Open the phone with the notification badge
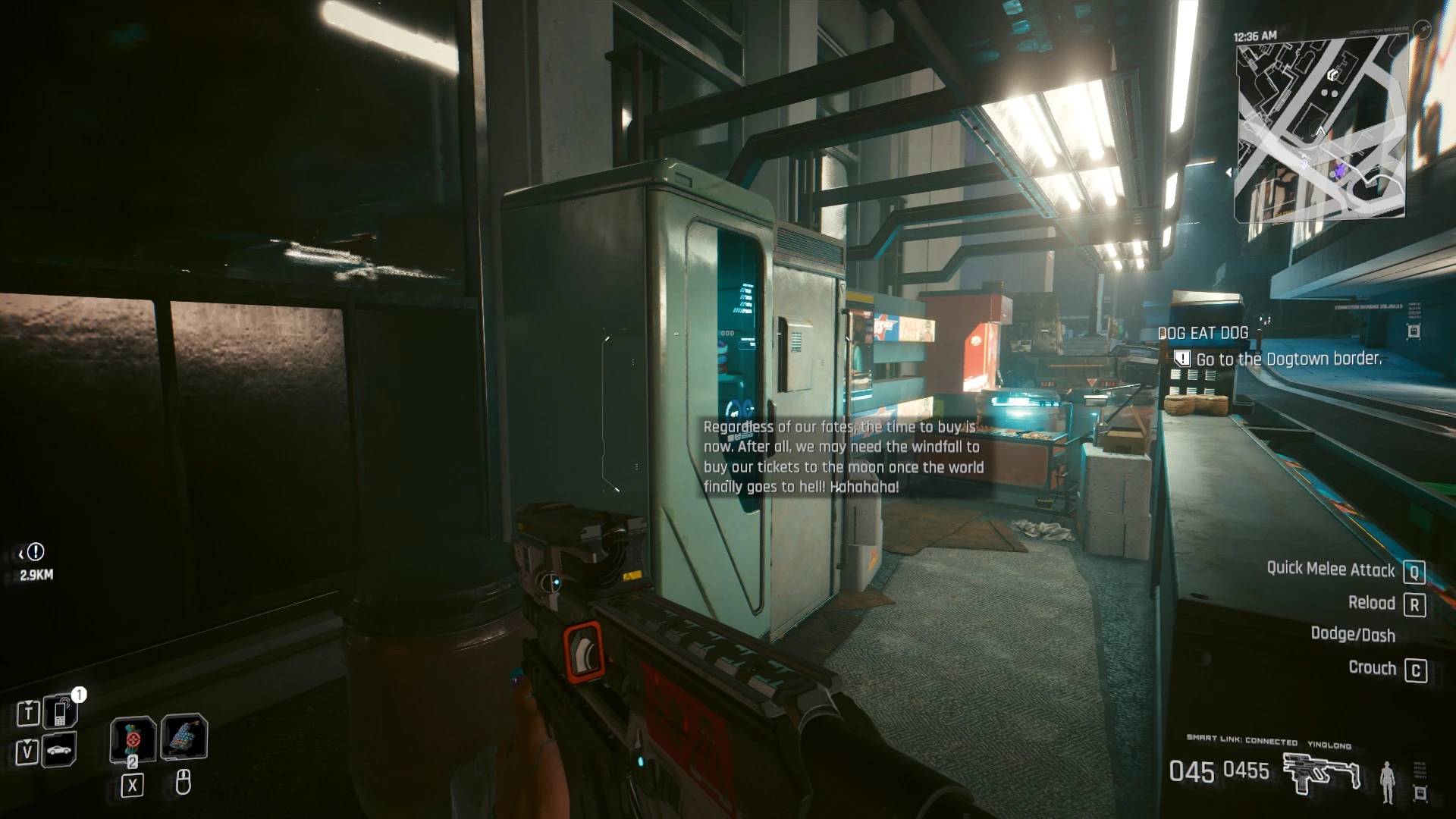Viewport: 1456px width, 819px height. pyautogui.click(x=61, y=712)
